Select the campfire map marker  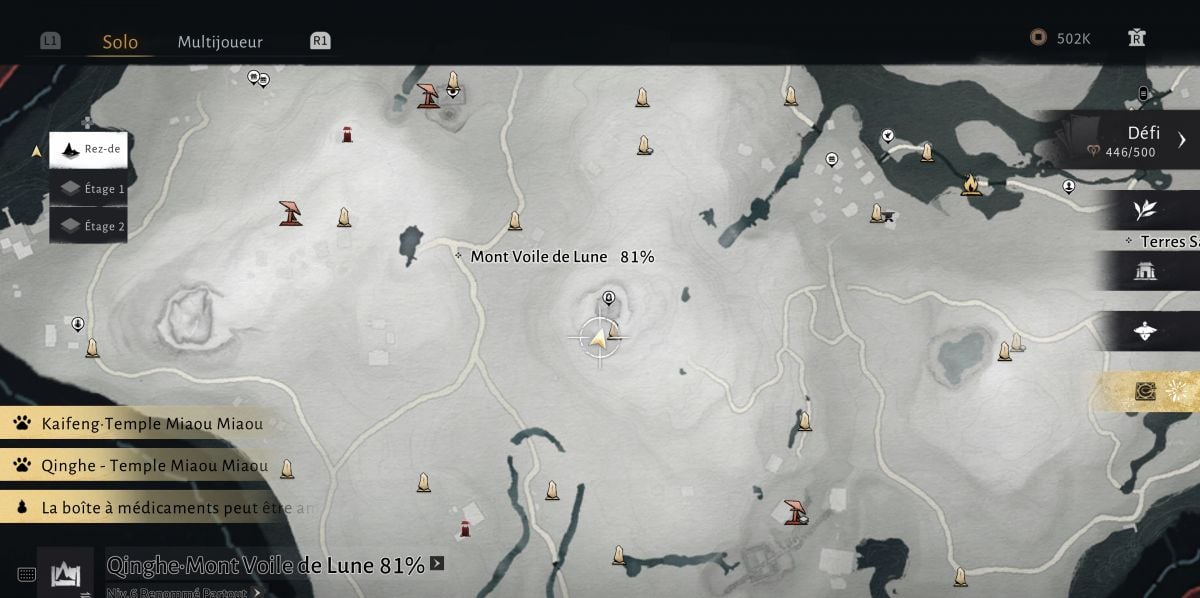click(970, 184)
